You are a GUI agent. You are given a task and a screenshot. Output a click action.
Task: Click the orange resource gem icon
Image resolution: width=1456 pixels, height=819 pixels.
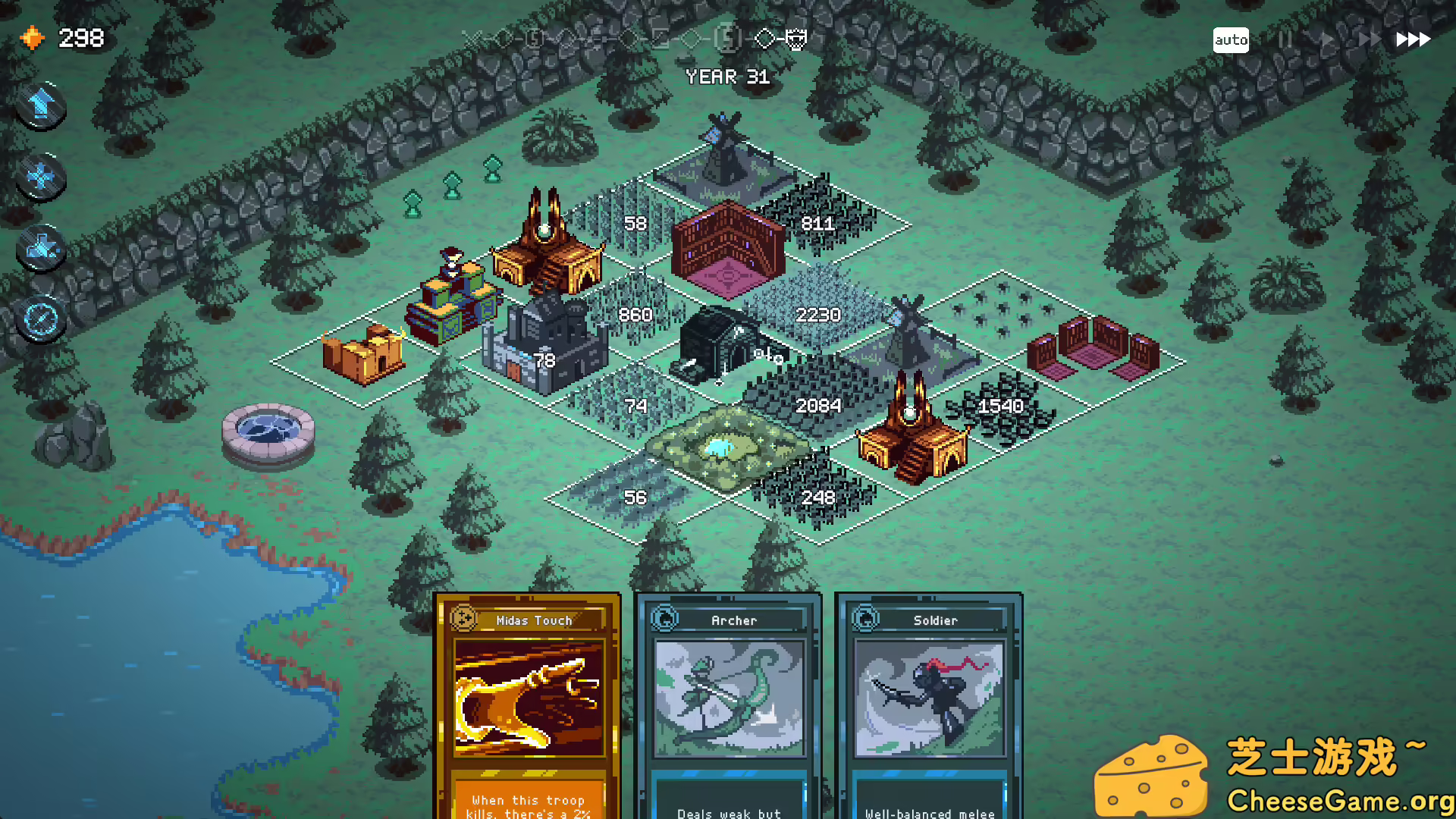(x=32, y=37)
